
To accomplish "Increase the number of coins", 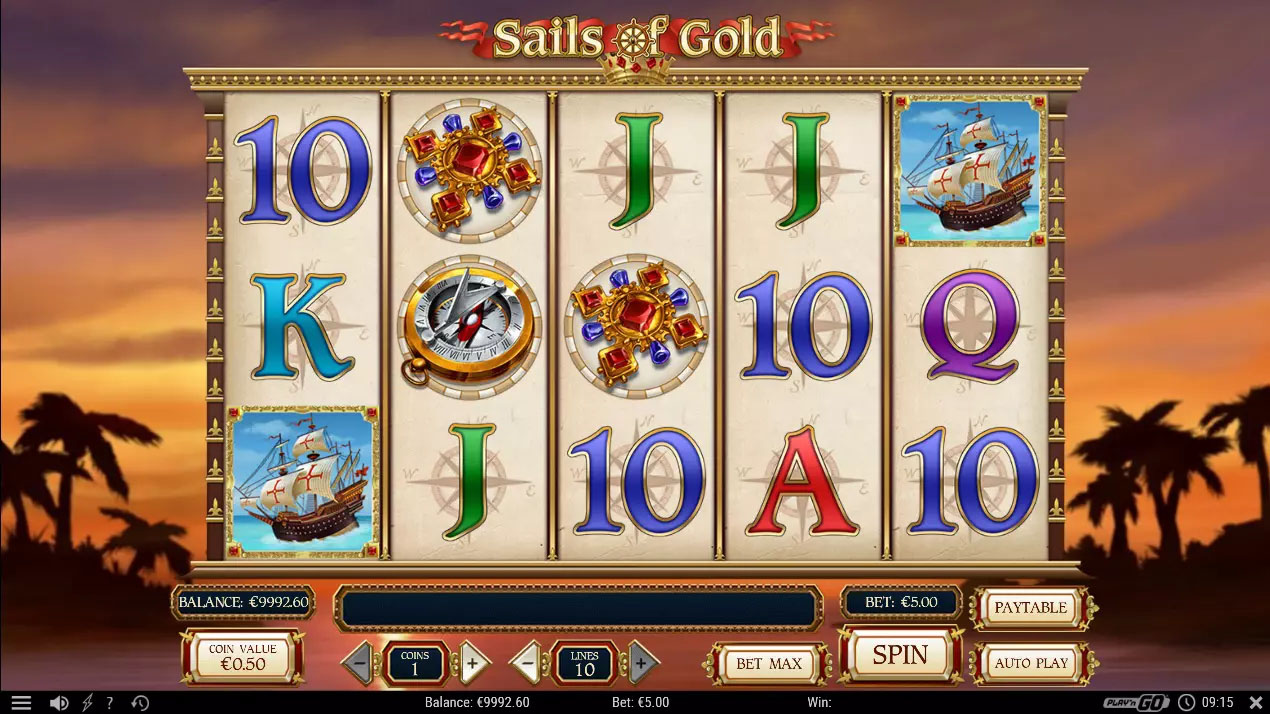I will tap(473, 662).
